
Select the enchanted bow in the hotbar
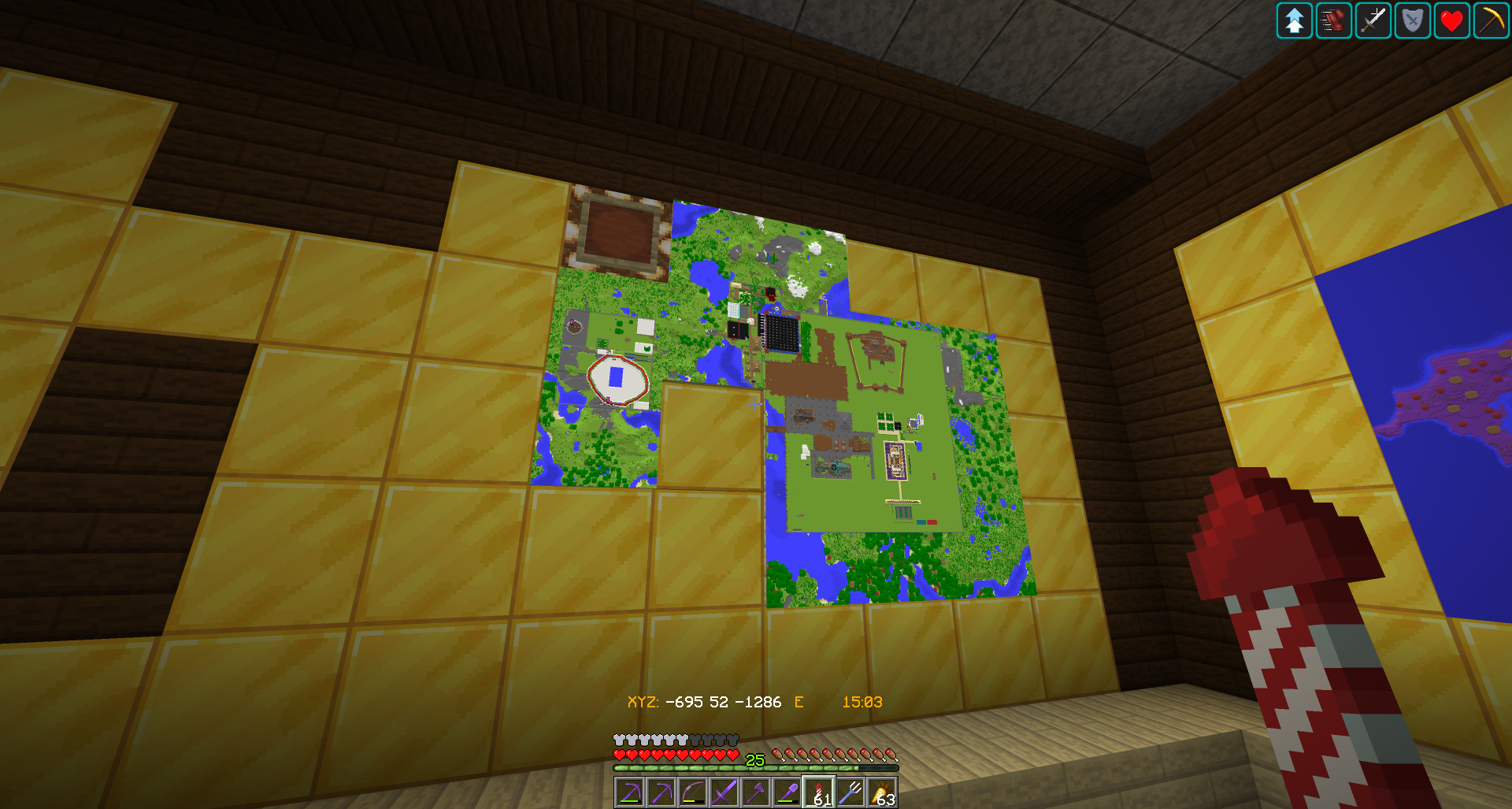tap(693, 790)
